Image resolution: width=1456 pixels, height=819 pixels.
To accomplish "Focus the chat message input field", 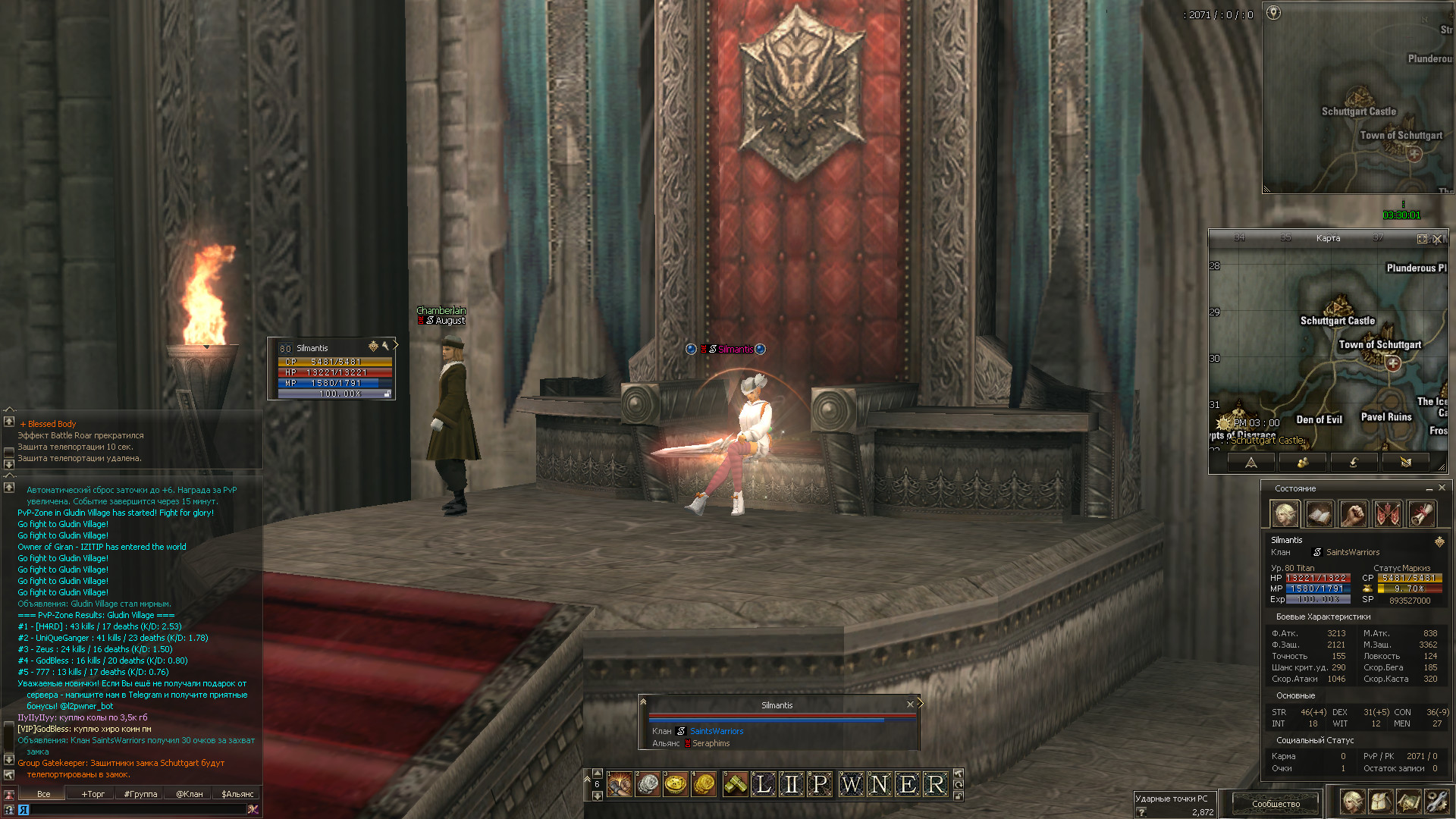I will point(136,810).
